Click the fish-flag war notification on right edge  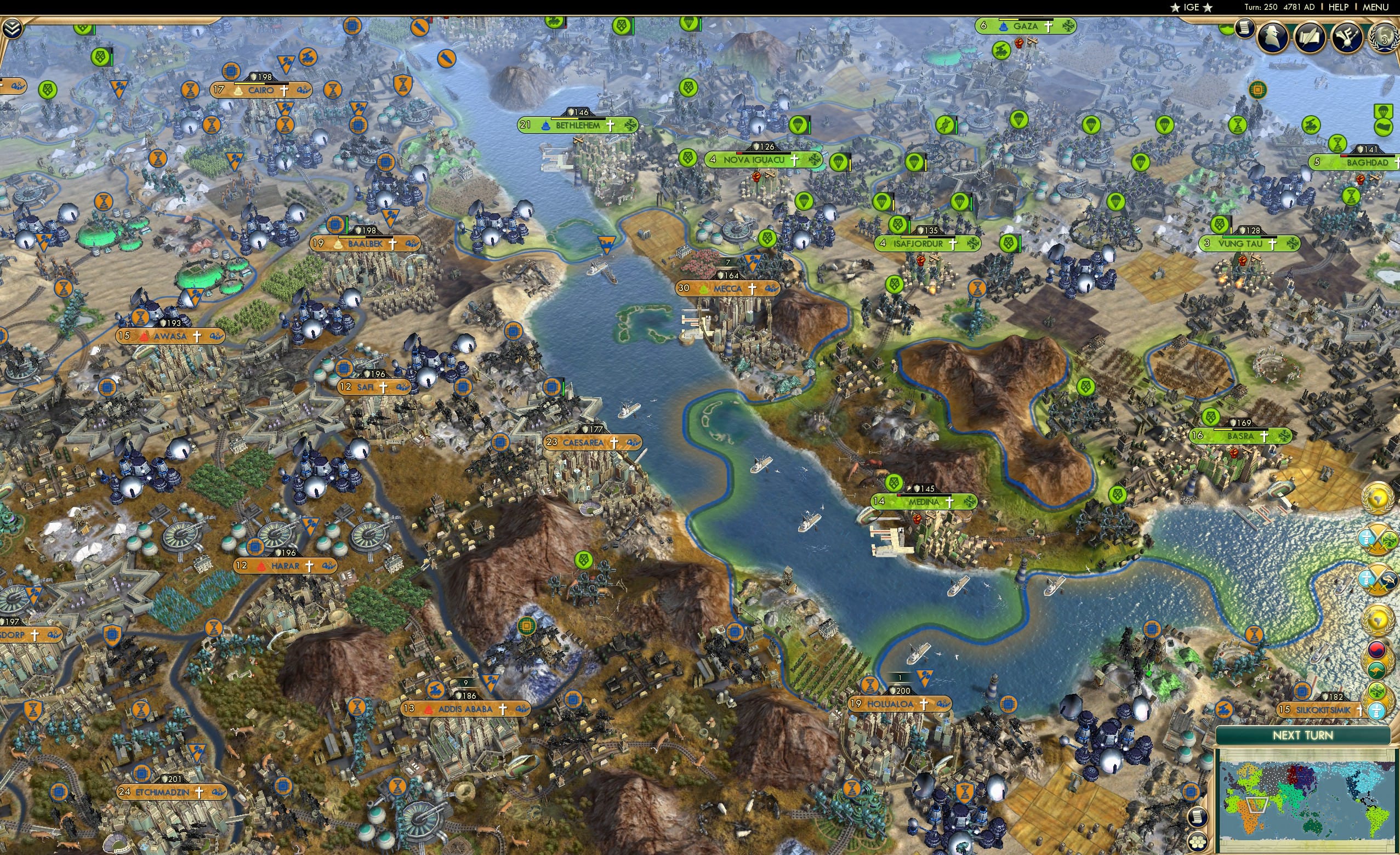[1377, 578]
